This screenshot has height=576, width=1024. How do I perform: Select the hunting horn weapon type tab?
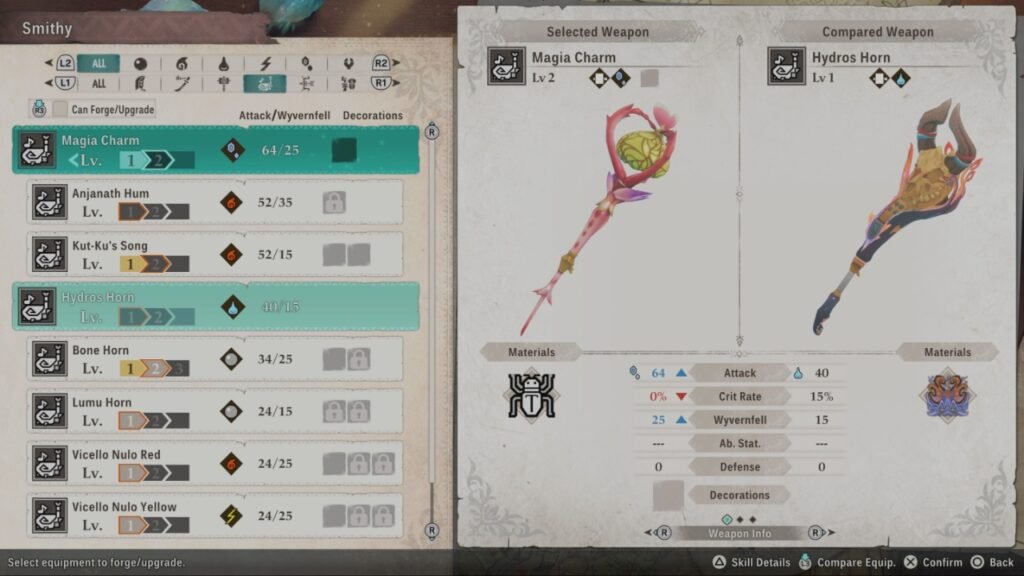265,84
